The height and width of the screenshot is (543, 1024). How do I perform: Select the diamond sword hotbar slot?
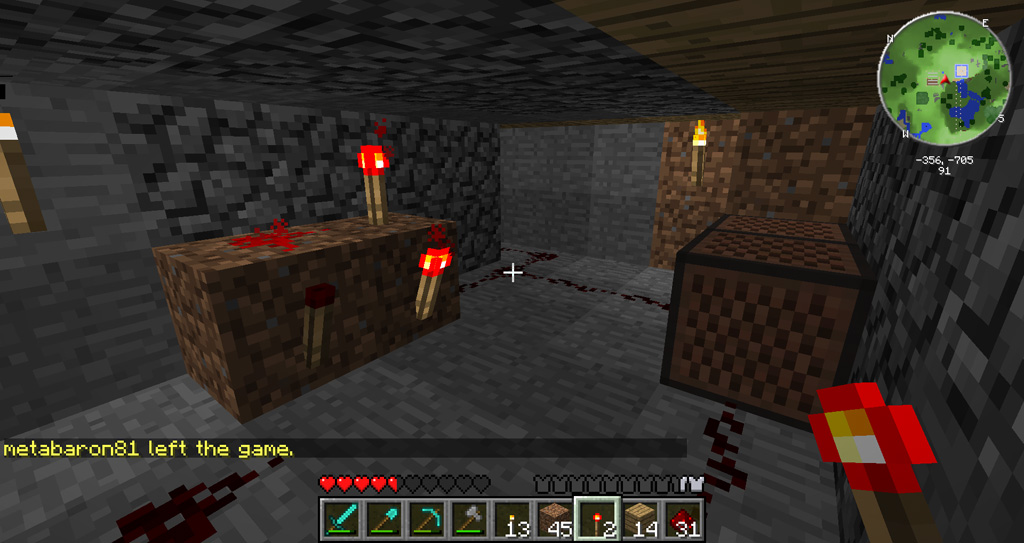click(x=340, y=519)
